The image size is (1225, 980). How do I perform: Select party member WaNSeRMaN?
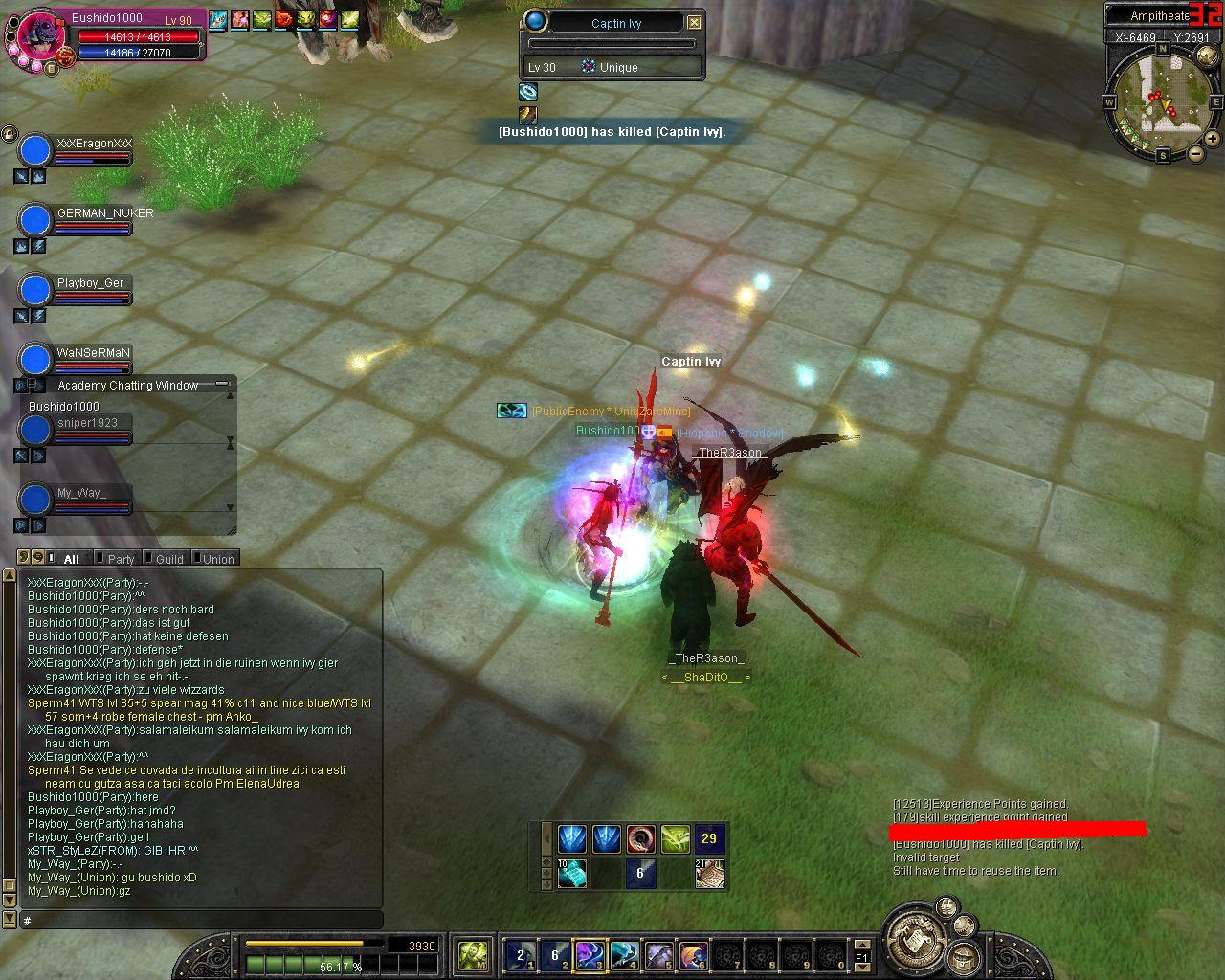93,353
